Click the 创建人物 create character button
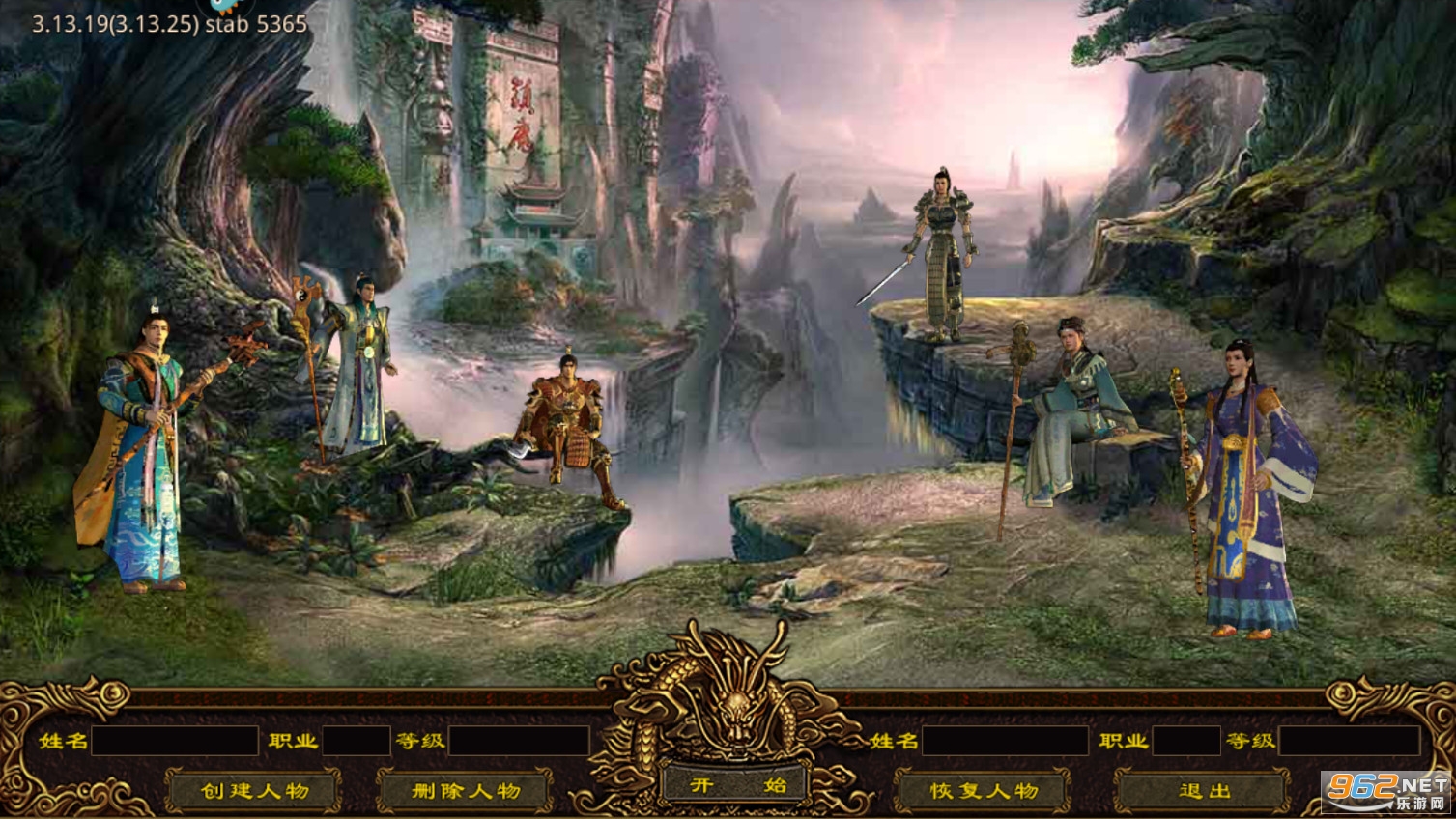This screenshot has width=1456, height=819. [x=253, y=788]
